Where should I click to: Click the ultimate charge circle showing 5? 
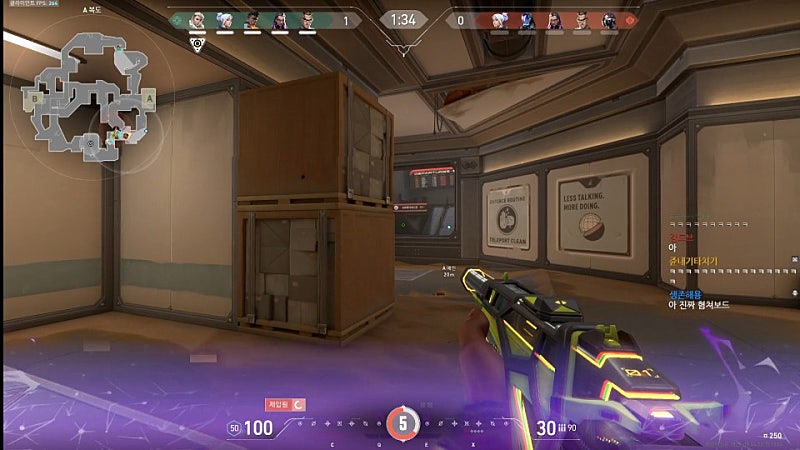coord(403,423)
